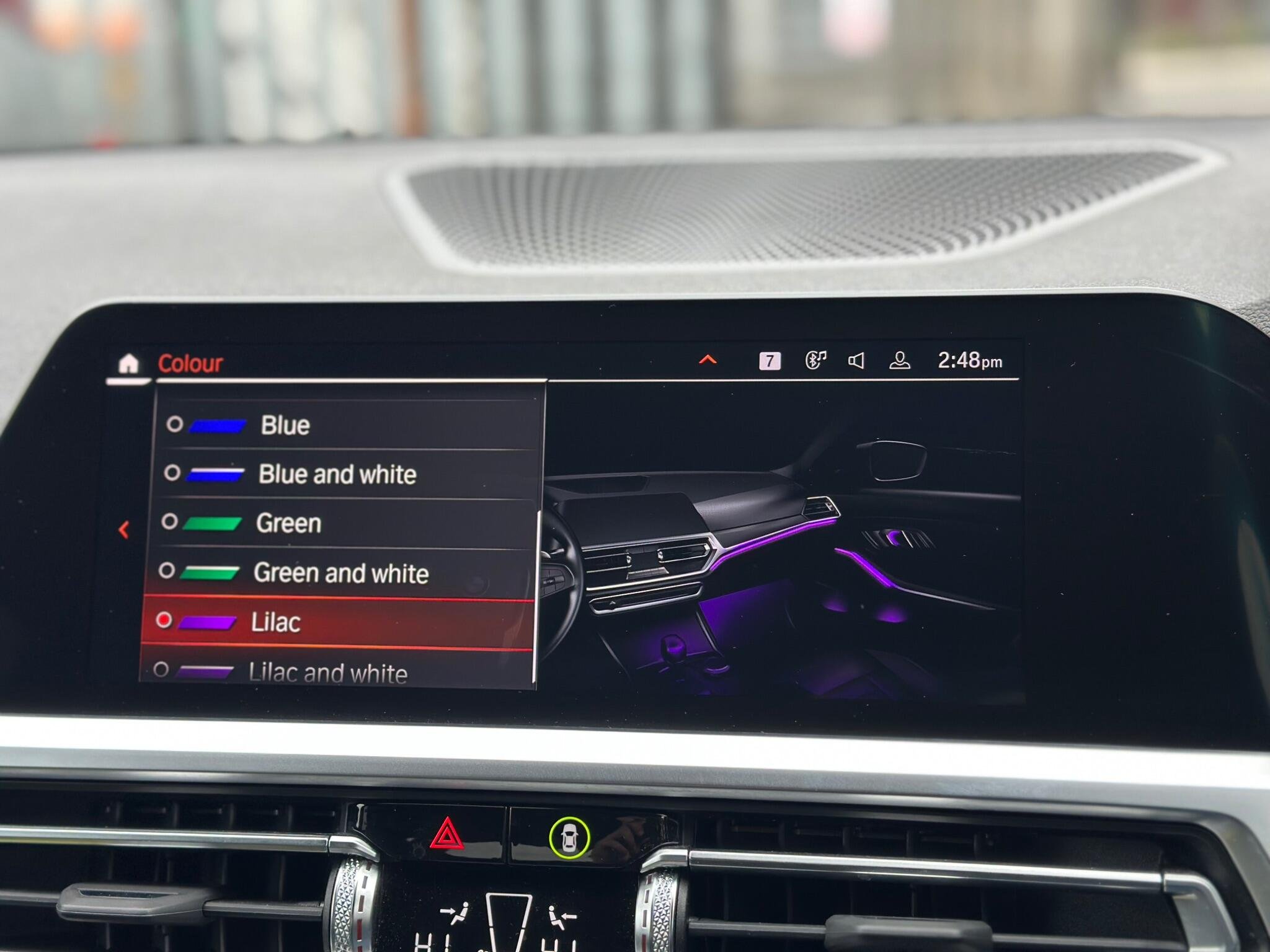Pick the Green colour entry
This screenshot has height=952, width=1270.
pos(288,524)
